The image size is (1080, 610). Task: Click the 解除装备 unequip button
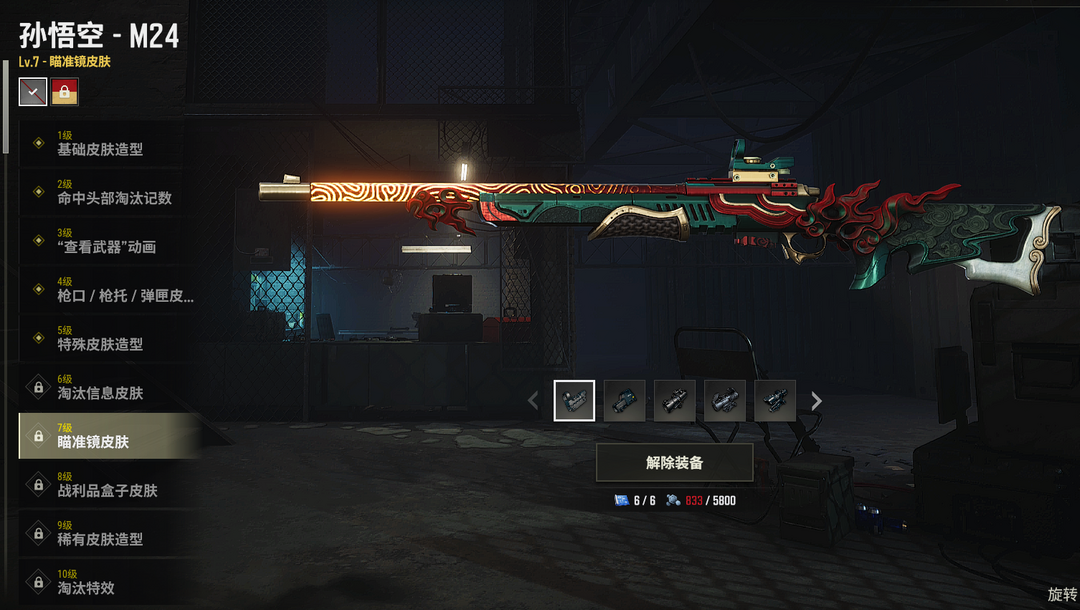tap(674, 463)
